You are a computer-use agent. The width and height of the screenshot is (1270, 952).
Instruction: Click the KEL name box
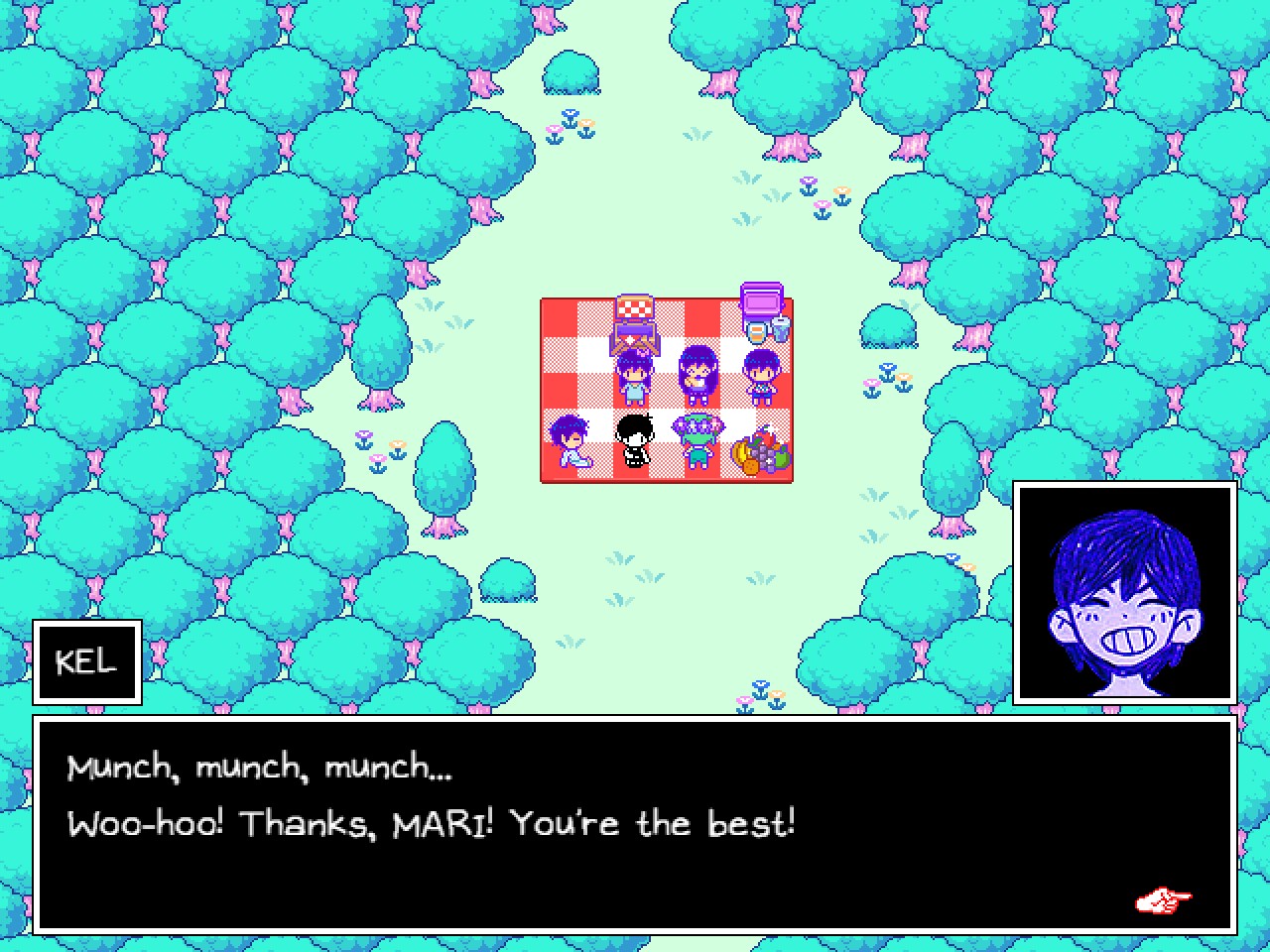point(86,661)
